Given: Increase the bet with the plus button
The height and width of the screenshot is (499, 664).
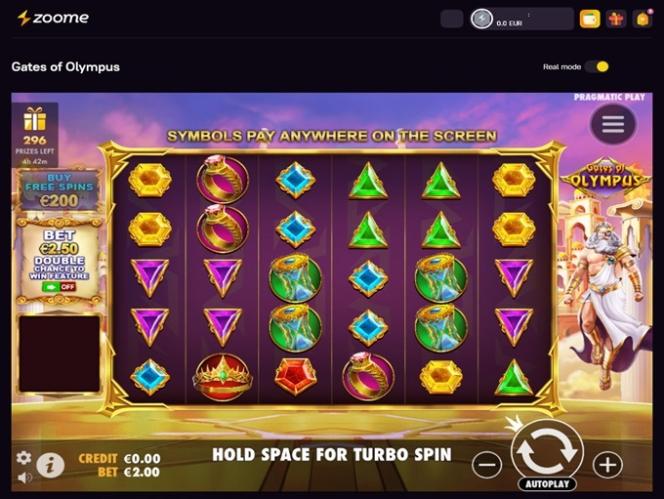Looking at the screenshot, I should (x=607, y=464).
